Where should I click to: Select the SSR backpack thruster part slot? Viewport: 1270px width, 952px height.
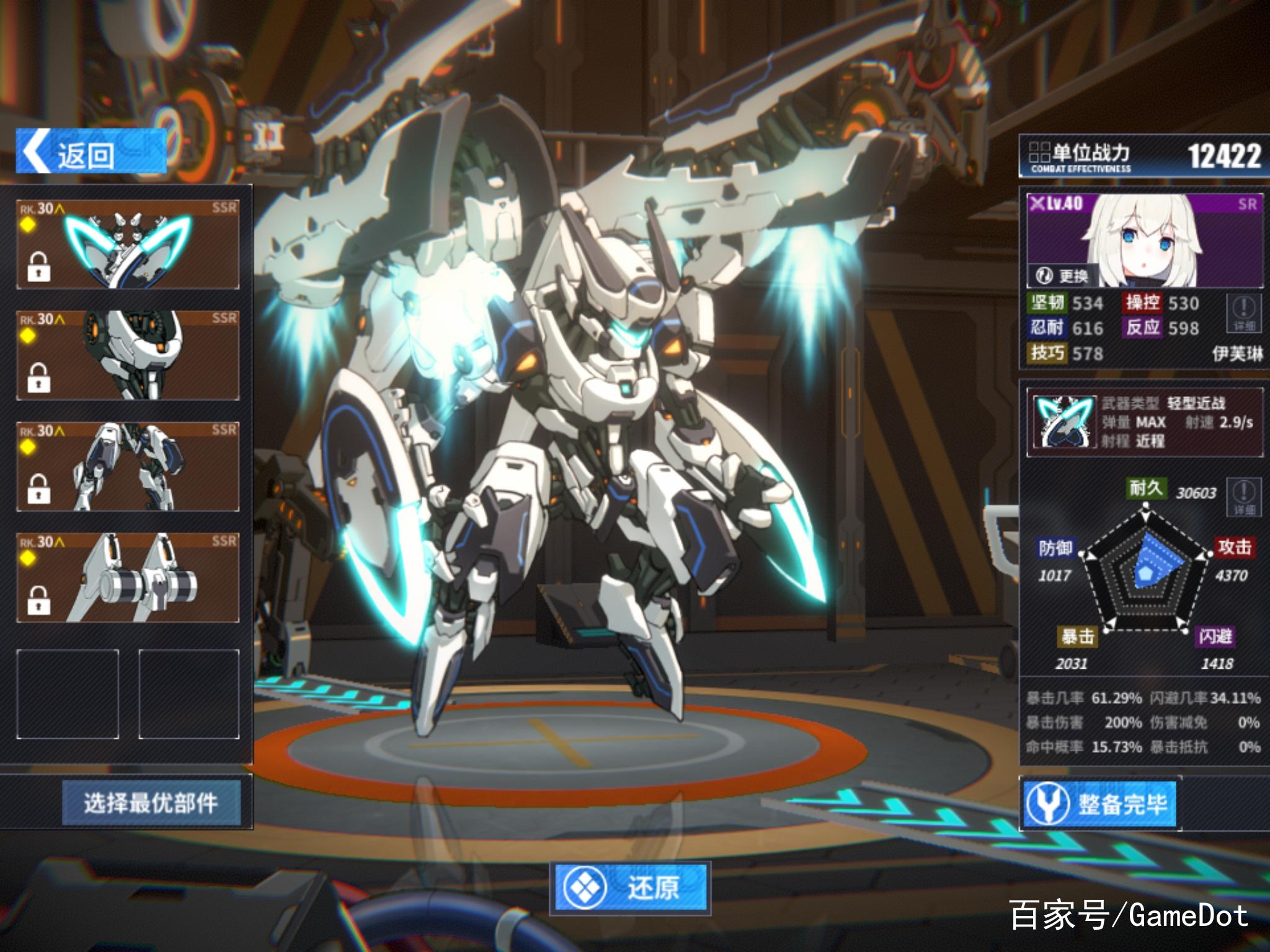(x=128, y=578)
